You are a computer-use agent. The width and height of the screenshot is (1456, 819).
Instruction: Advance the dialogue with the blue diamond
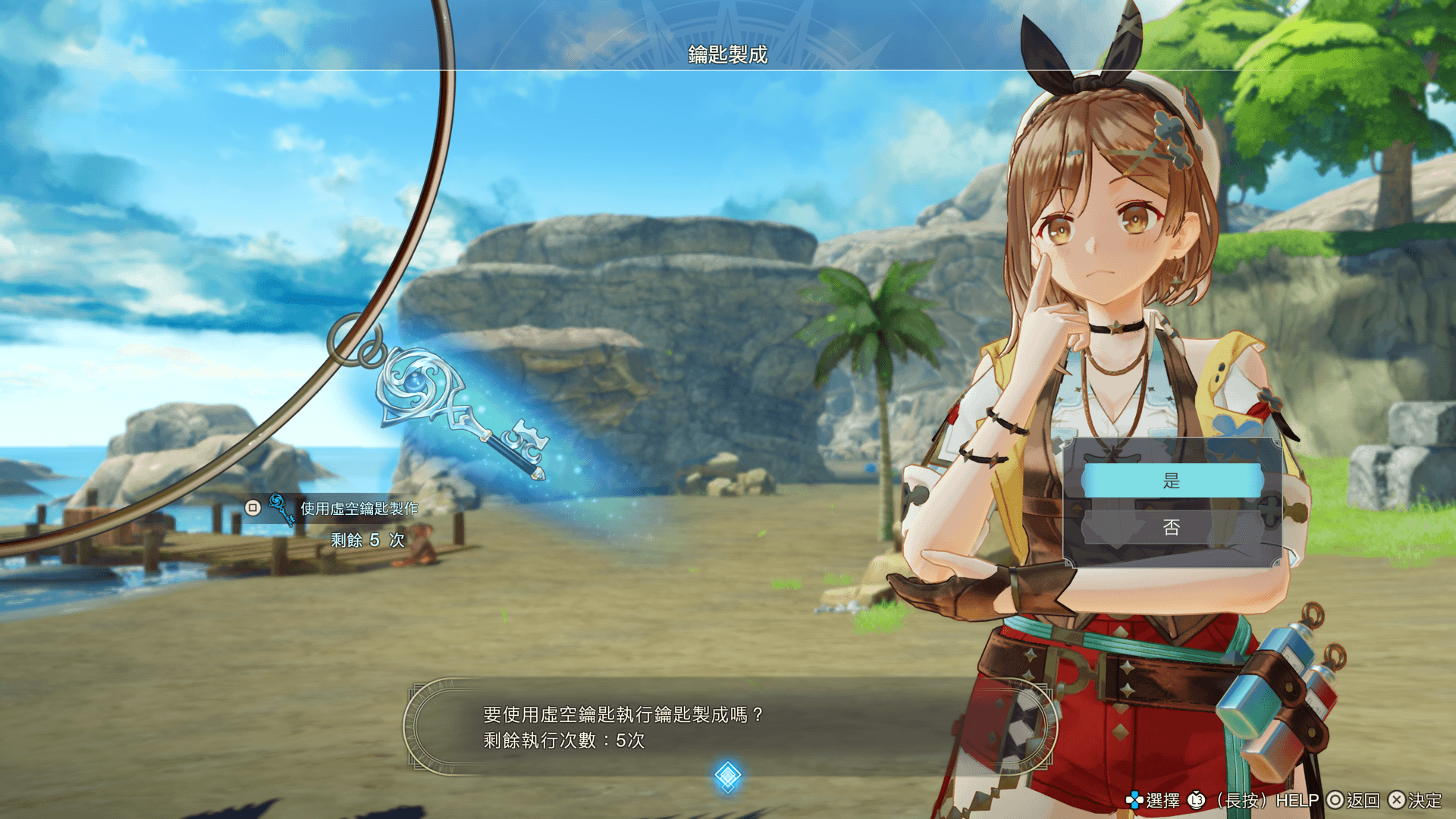point(727,776)
